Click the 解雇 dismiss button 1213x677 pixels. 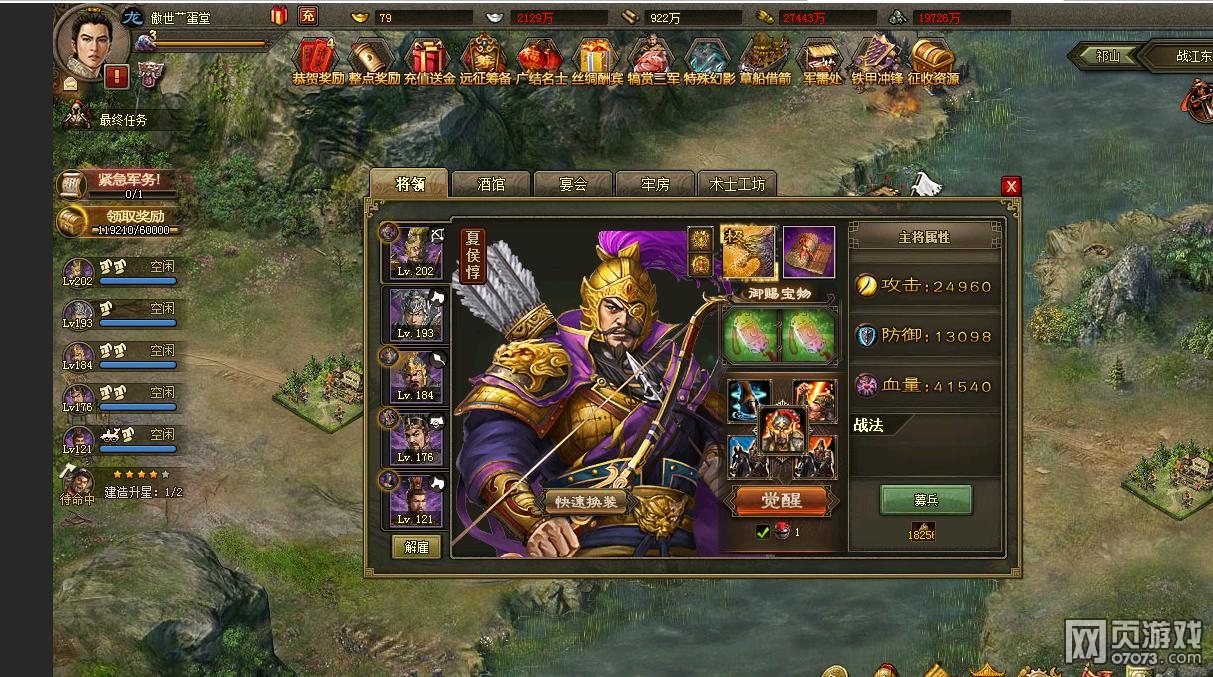[x=416, y=547]
